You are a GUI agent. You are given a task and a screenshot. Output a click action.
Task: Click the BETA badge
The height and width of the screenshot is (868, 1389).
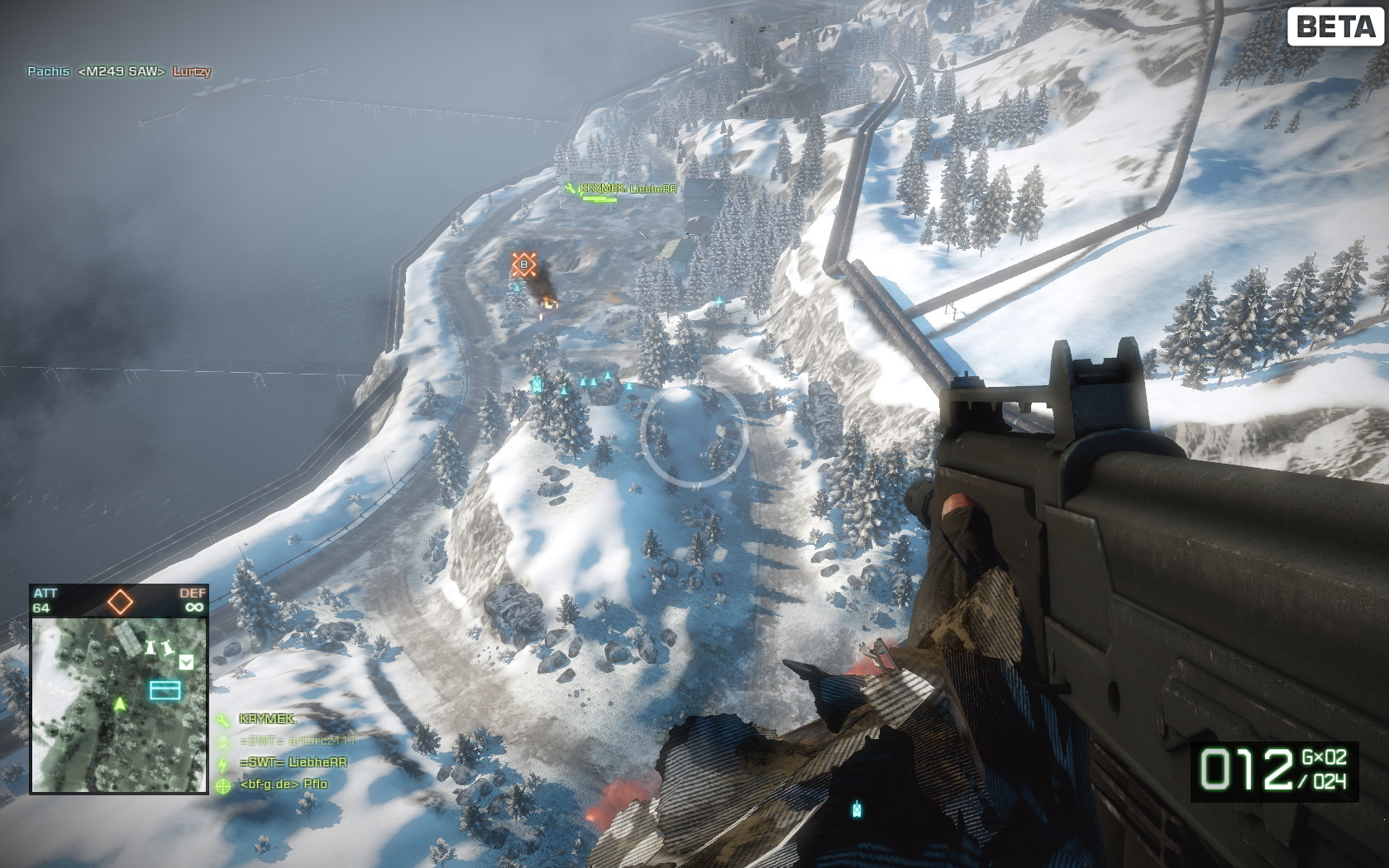click(x=1335, y=26)
